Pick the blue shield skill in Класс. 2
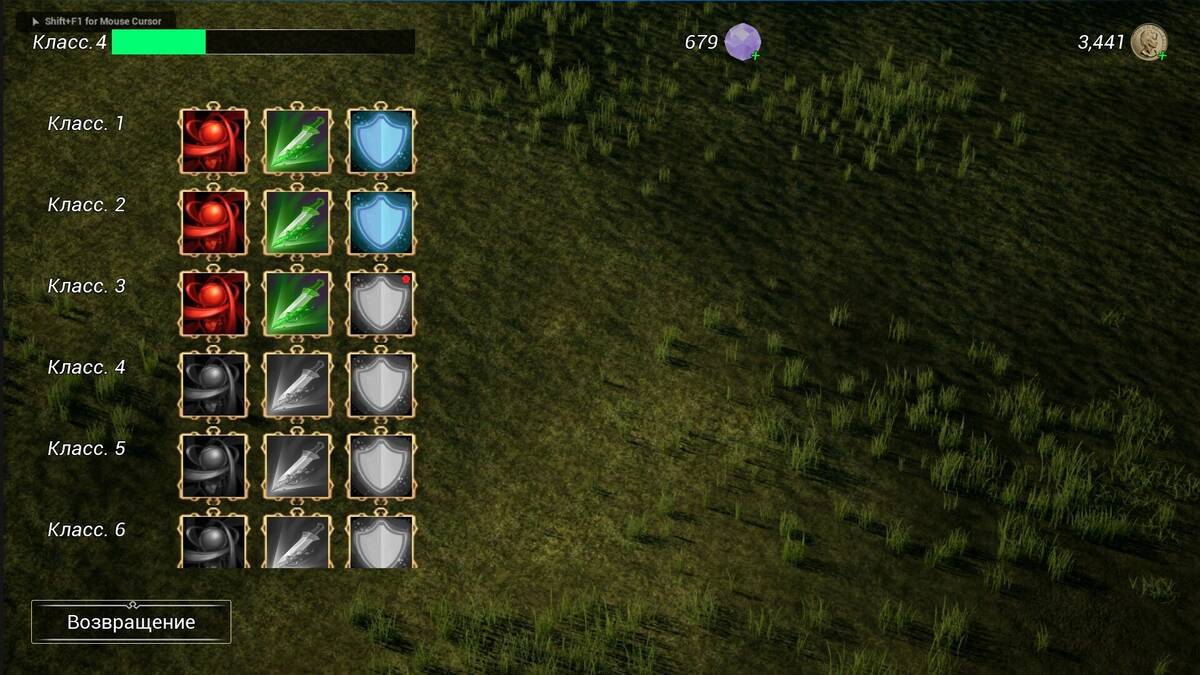The image size is (1200, 675). [x=381, y=223]
